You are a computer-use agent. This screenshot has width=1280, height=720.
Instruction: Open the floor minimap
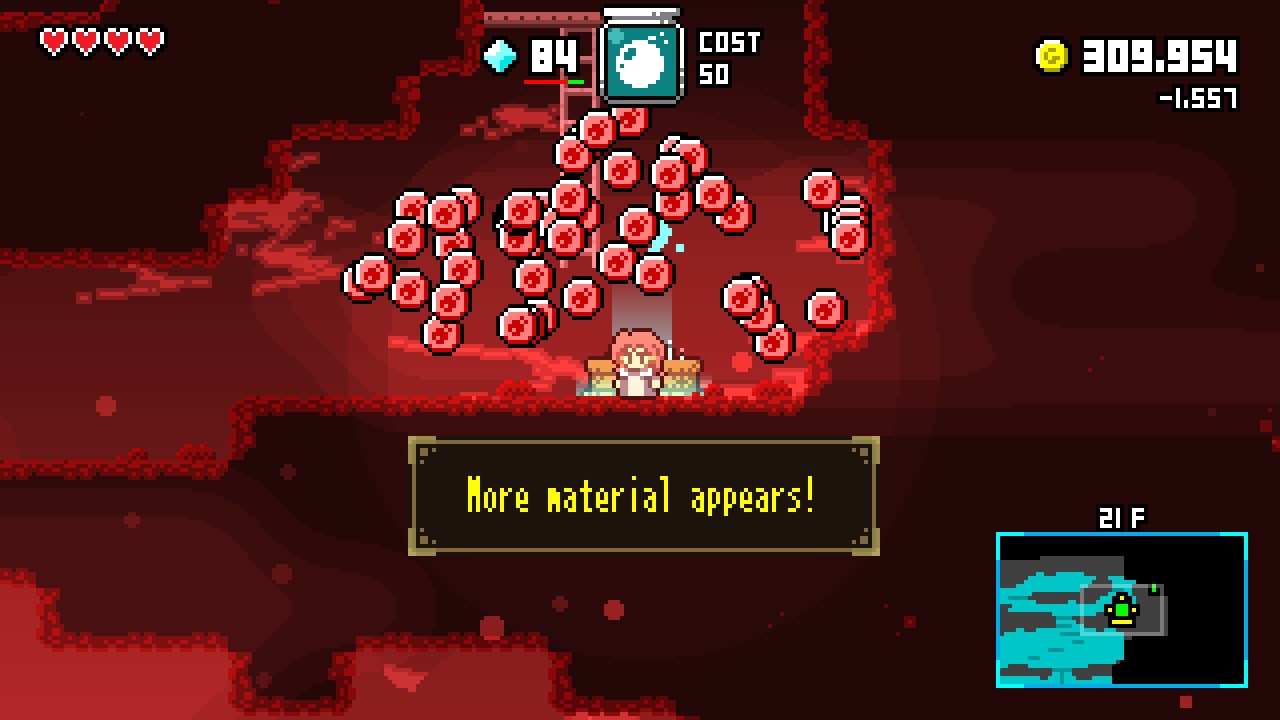click(1121, 609)
